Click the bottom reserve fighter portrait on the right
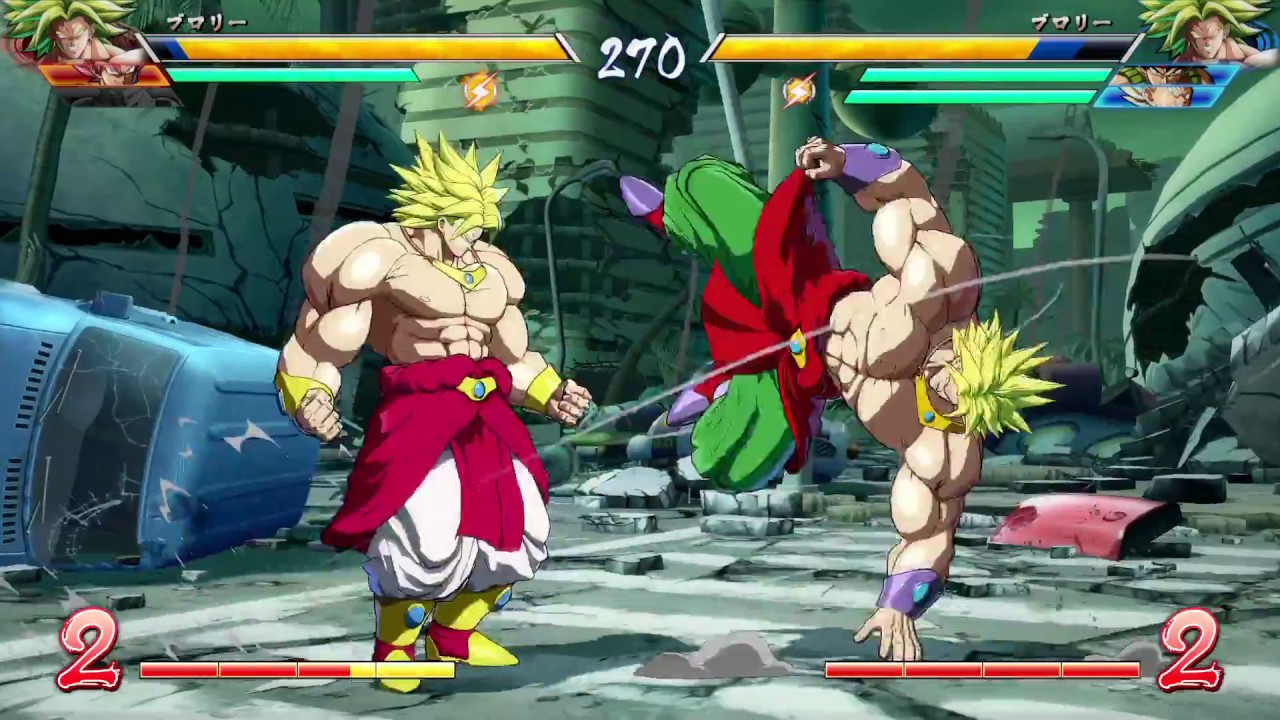Image resolution: width=1280 pixels, height=720 pixels. click(1160, 95)
